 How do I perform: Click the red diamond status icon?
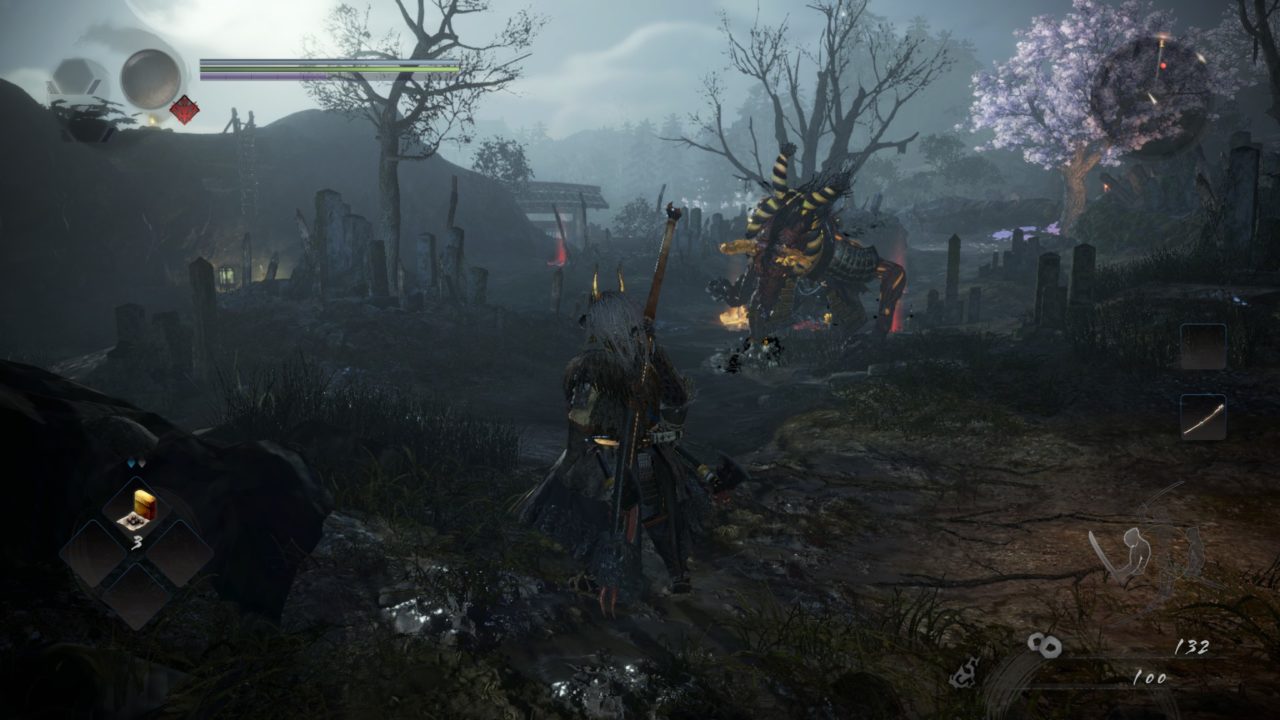tap(184, 110)
